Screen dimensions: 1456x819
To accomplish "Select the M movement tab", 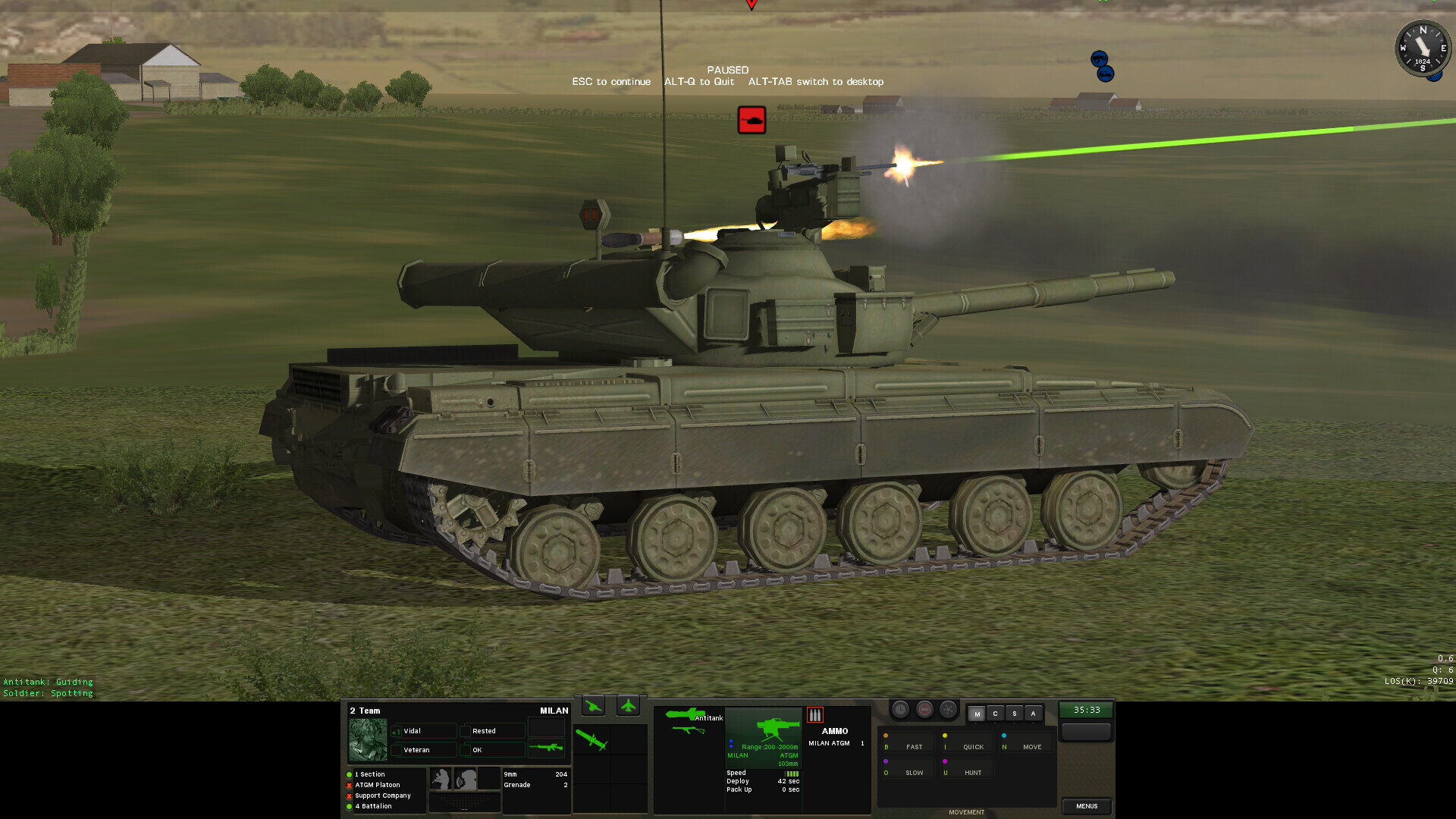I will [x=977, y=714].
